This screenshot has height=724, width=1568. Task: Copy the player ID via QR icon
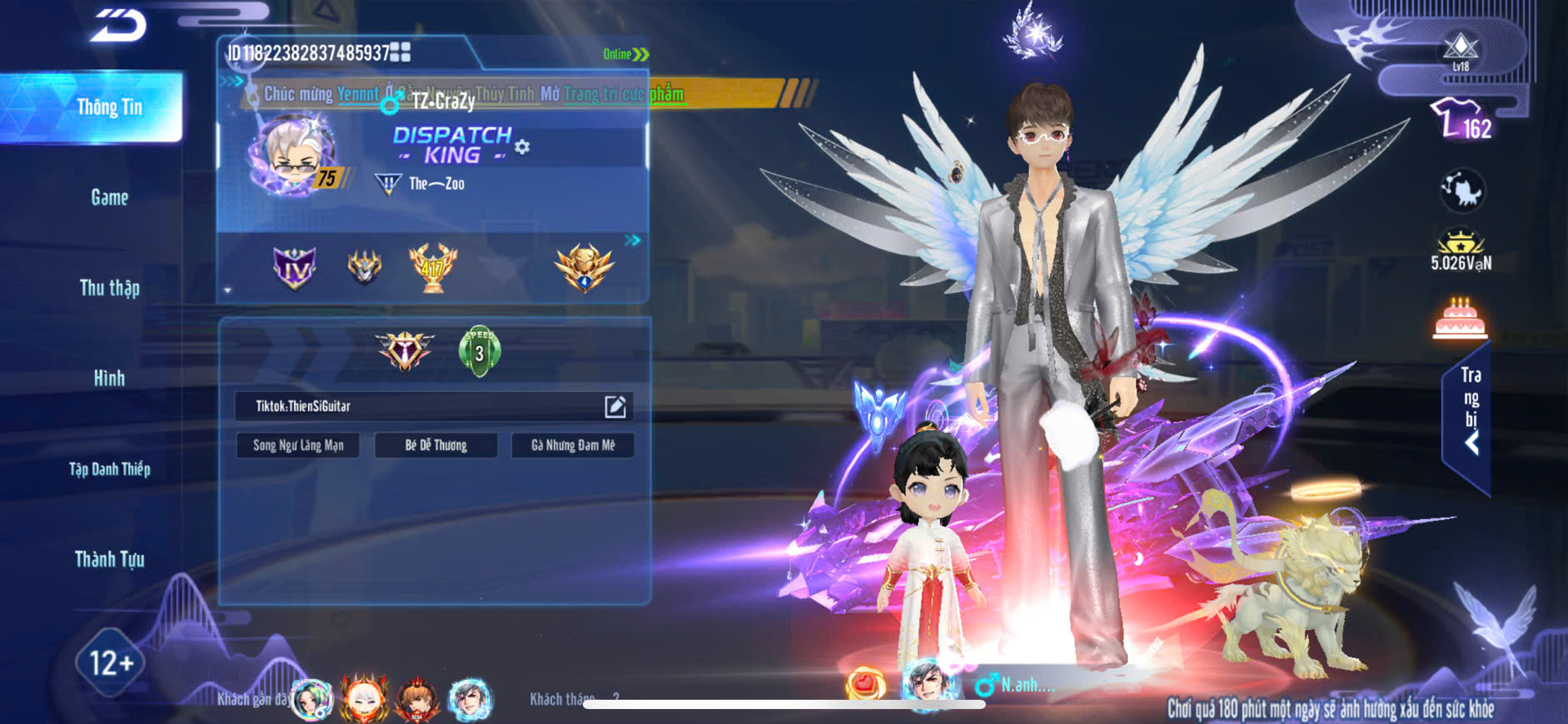(401, 52)
